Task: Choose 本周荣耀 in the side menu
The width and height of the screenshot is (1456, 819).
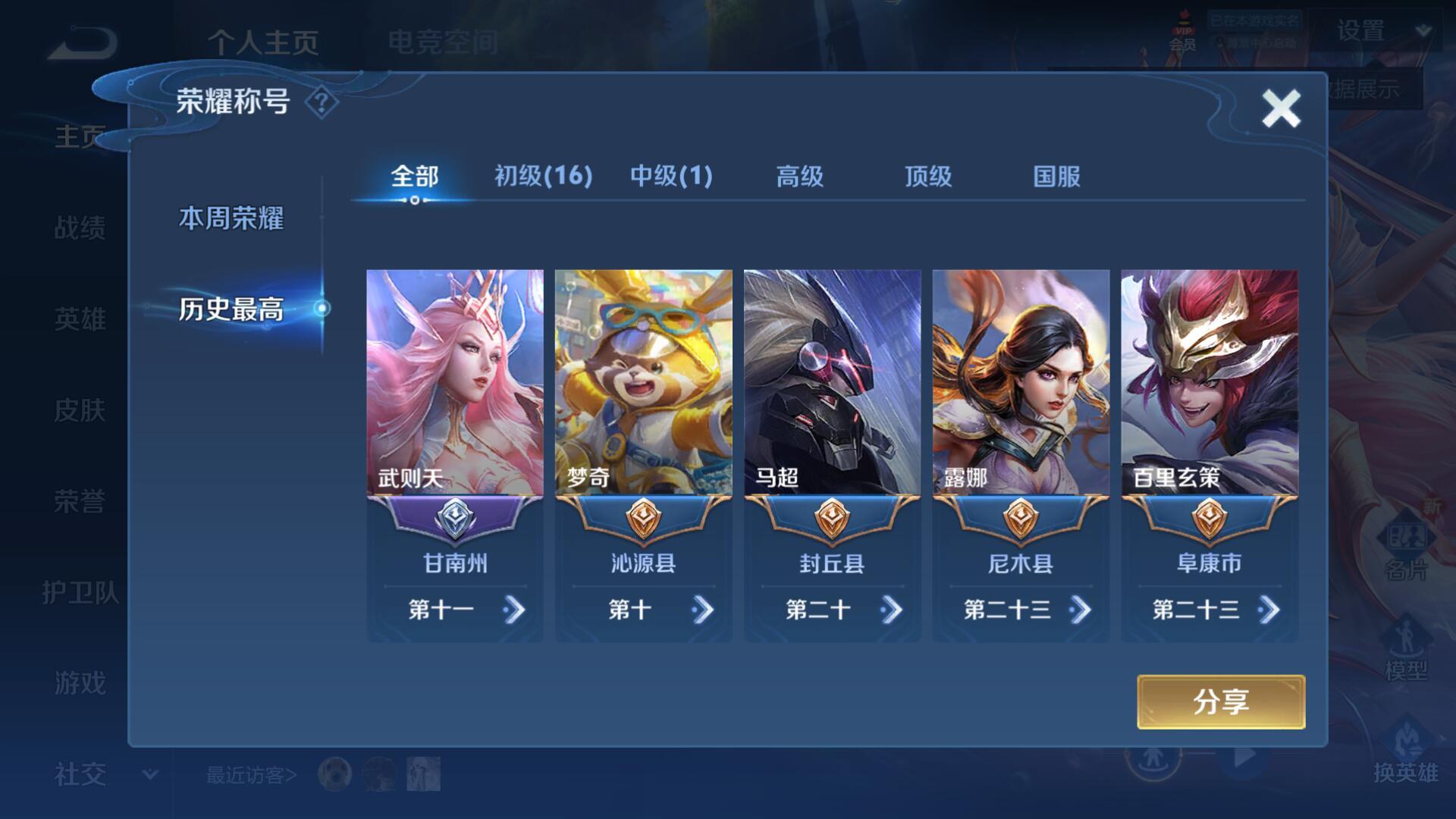Action: pyautogui.click(x=231, y=218)
